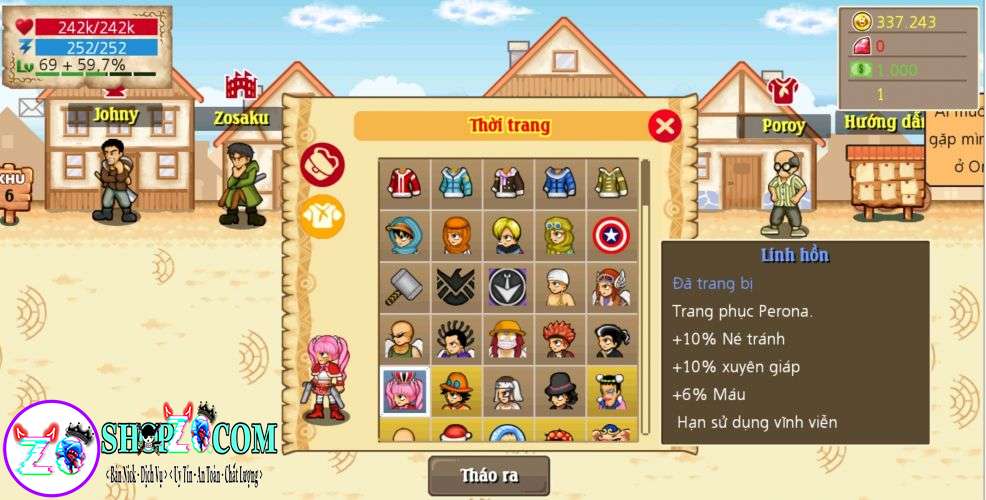Choose the spiky red-haired costume
The image size is (986, 500).
pos(560,341)
